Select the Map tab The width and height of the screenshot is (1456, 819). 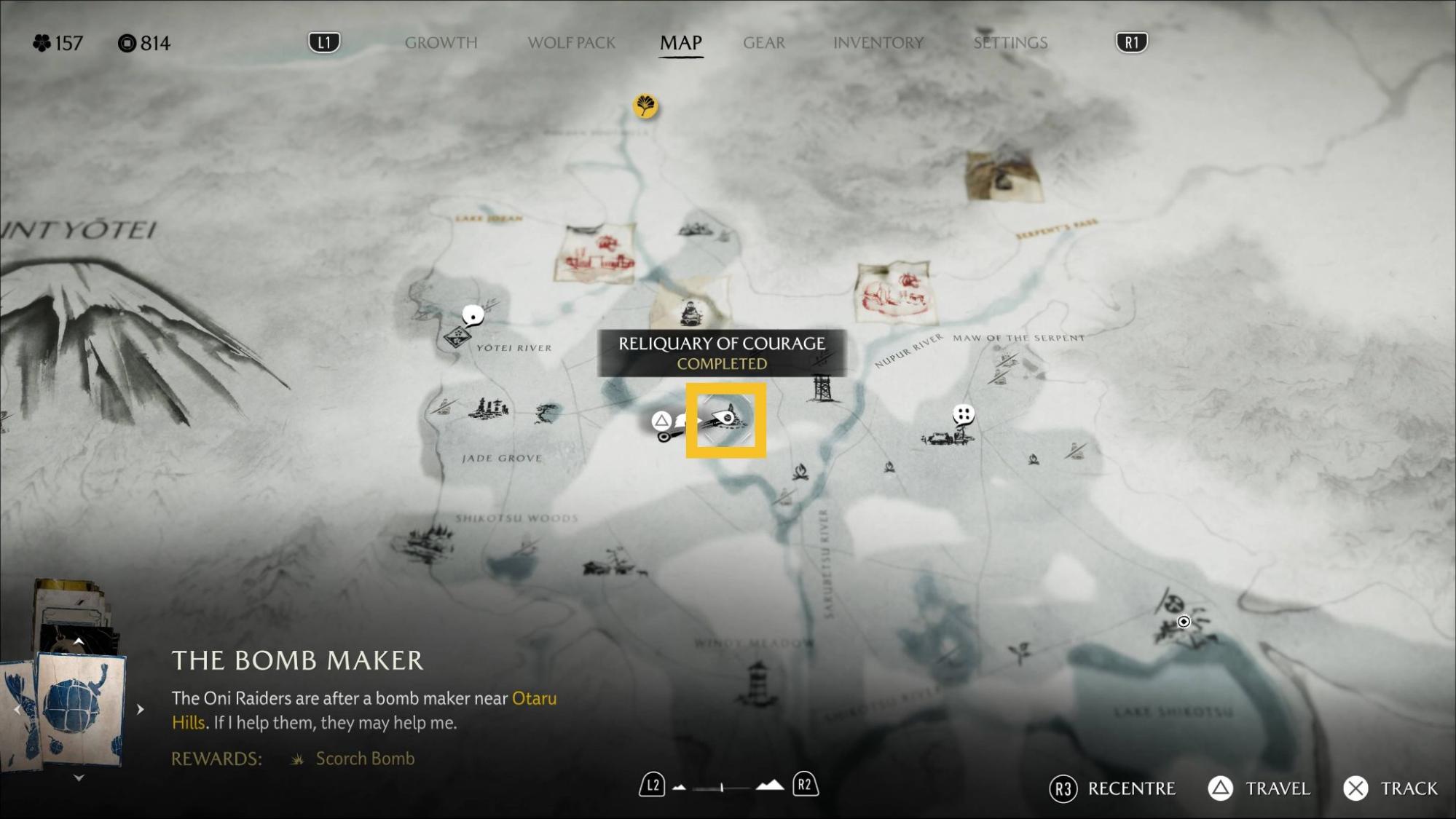pyautogui.click(x=680, y=43)
